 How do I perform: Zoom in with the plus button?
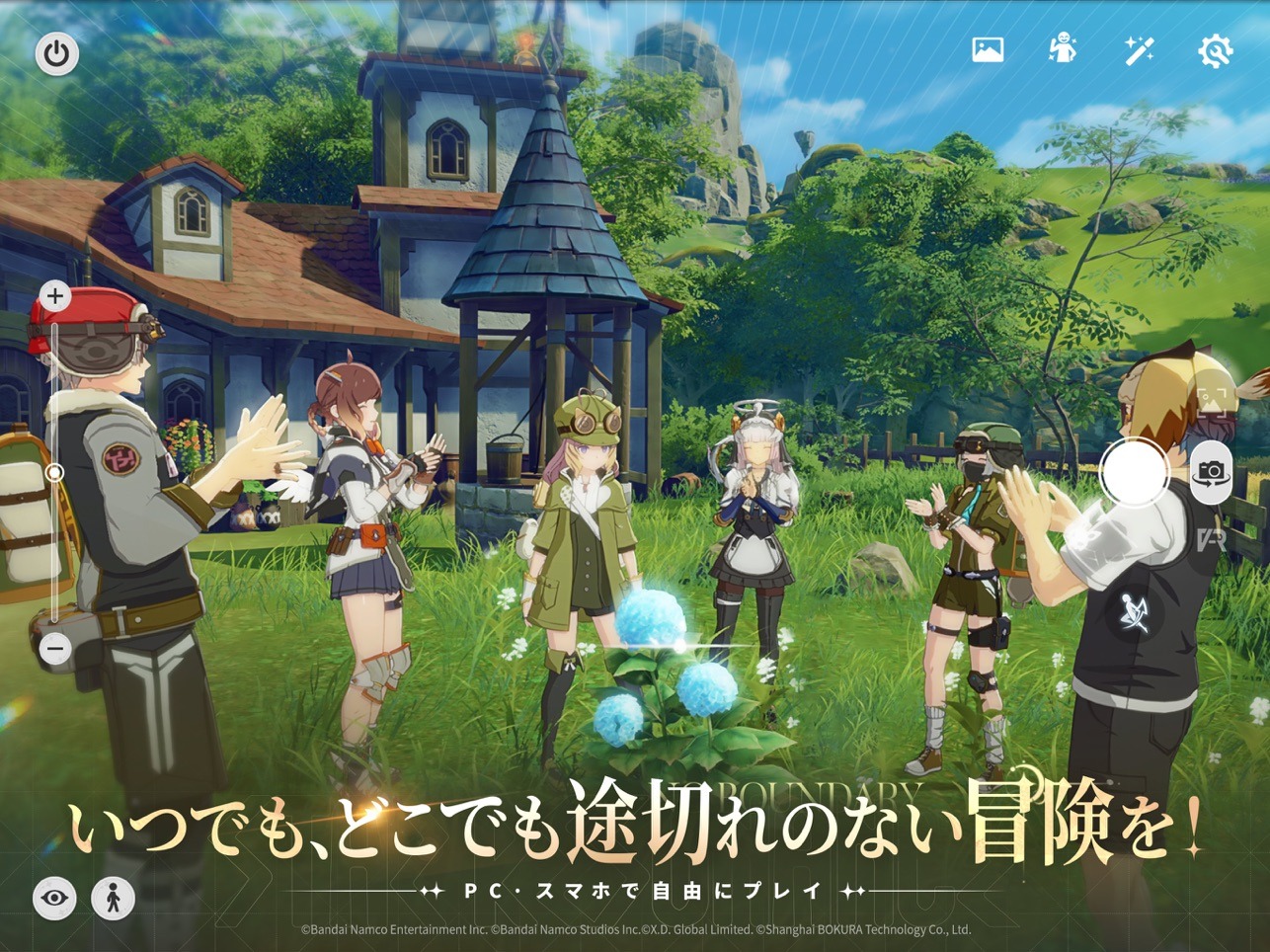(53, 296)
